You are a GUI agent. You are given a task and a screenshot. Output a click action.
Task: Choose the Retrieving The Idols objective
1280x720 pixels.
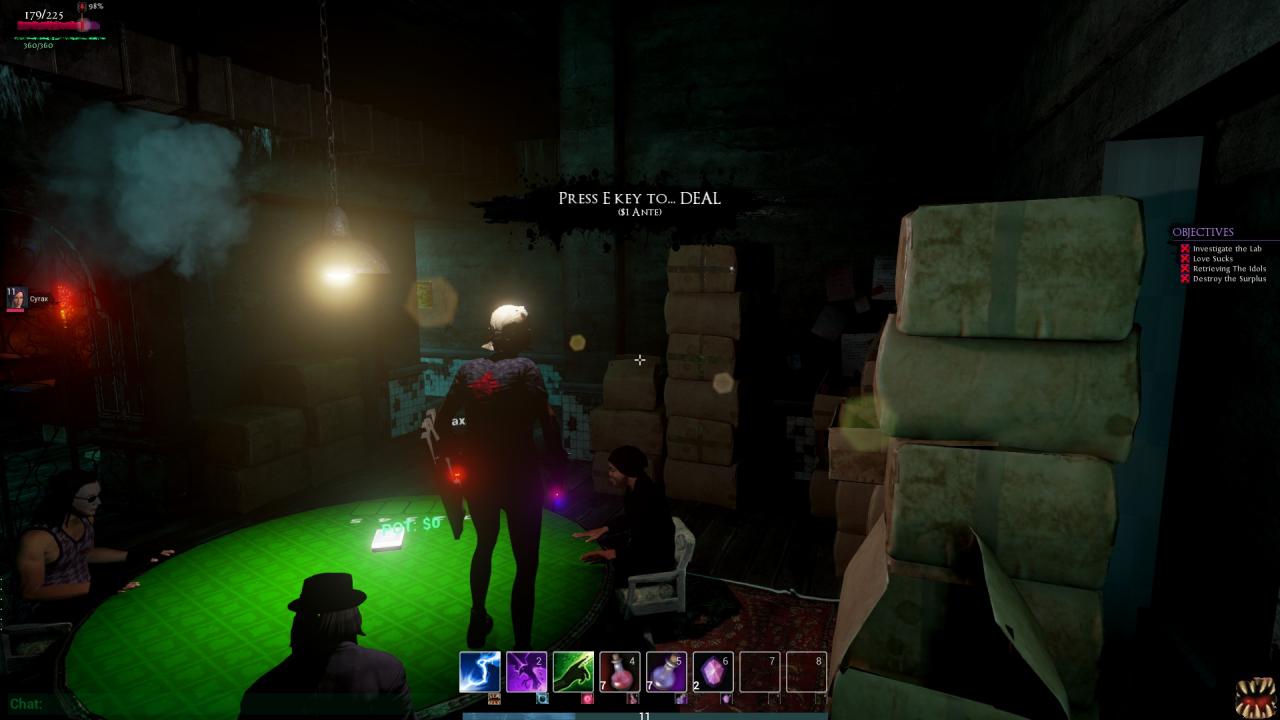pos(1229,269)
